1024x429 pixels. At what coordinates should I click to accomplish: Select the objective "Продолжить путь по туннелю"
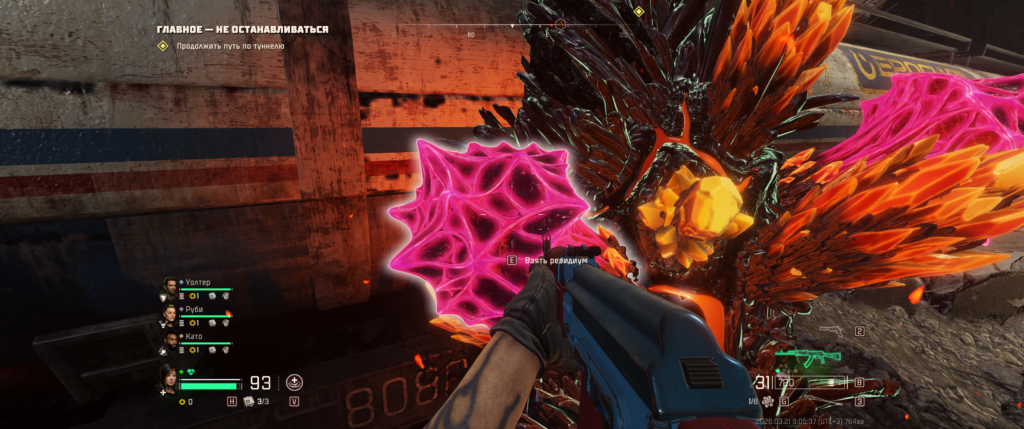230,46
